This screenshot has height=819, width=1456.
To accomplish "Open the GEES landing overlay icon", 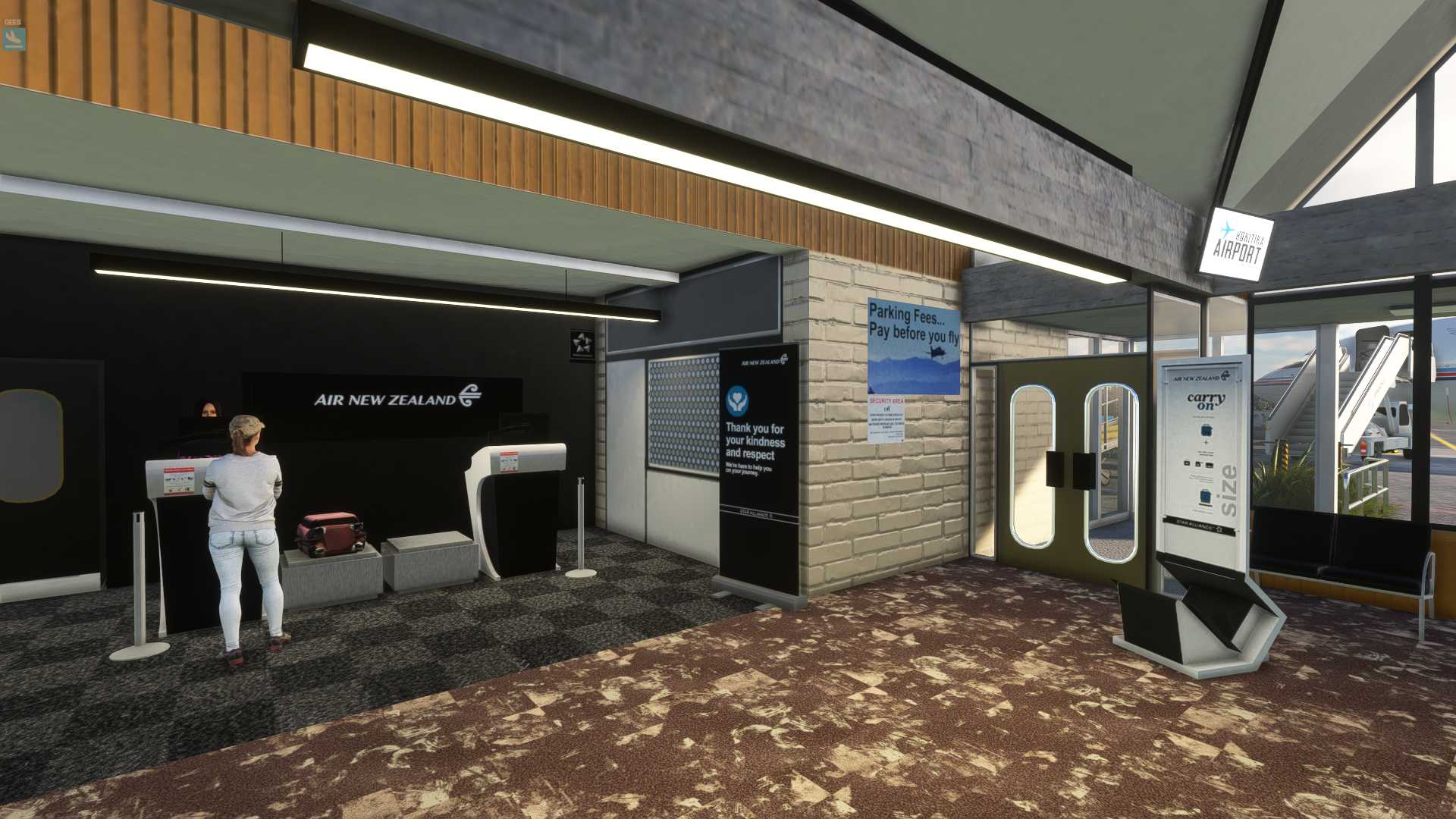I will [x=14, y=39].
